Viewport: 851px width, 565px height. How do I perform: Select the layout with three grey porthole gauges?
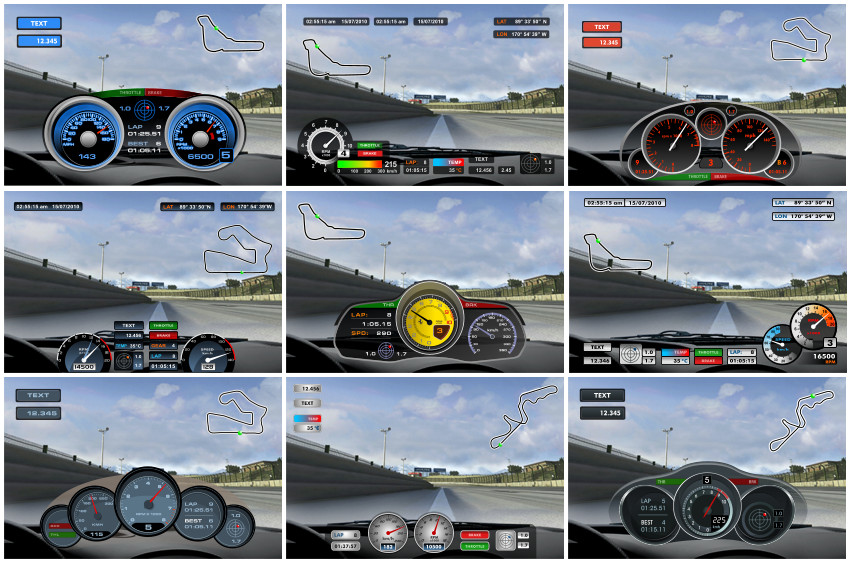[142, 467]
